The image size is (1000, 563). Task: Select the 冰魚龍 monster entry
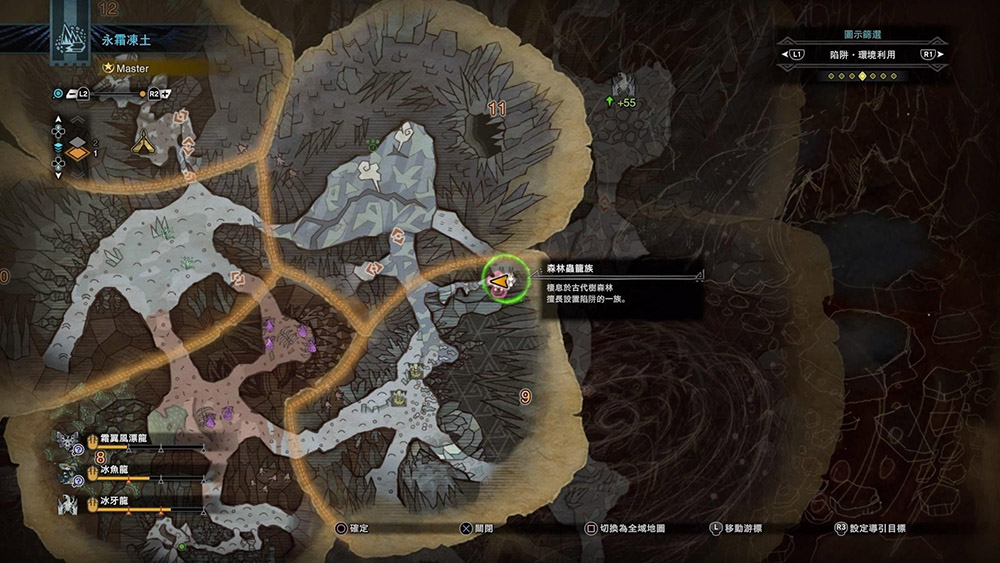tap(112, 469)
